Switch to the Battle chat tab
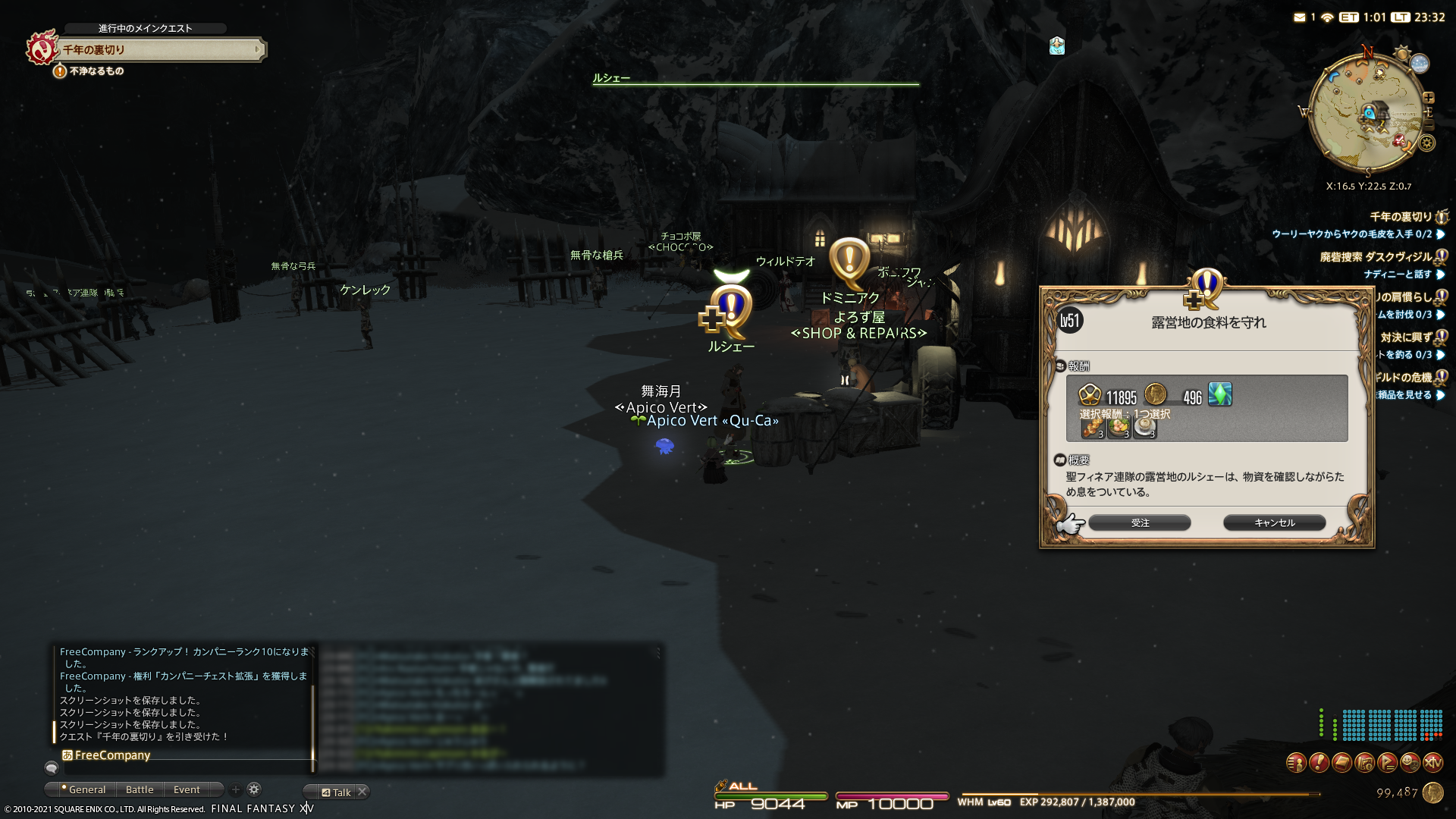 [140, 790]
